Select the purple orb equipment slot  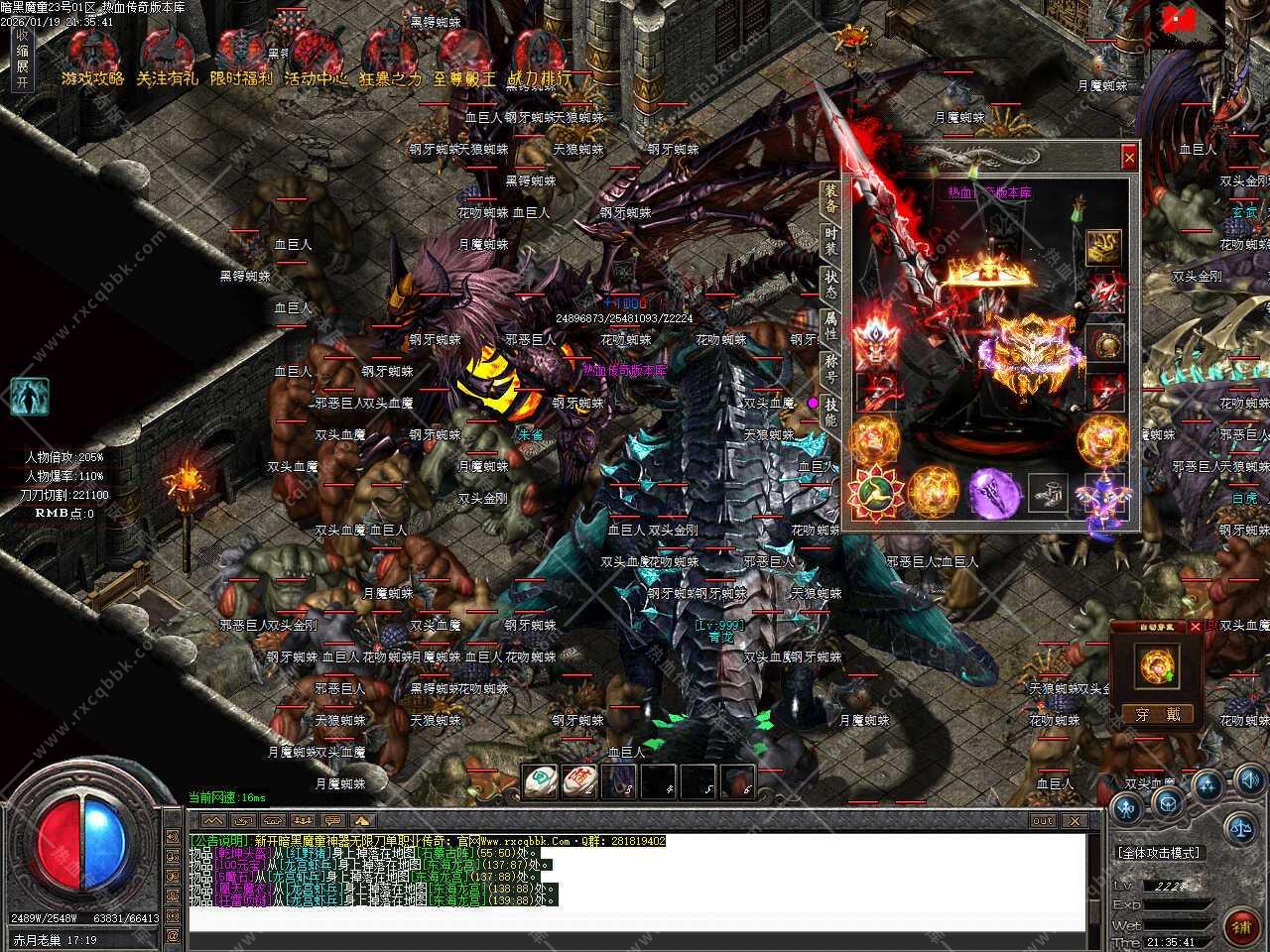coord(995,491)
